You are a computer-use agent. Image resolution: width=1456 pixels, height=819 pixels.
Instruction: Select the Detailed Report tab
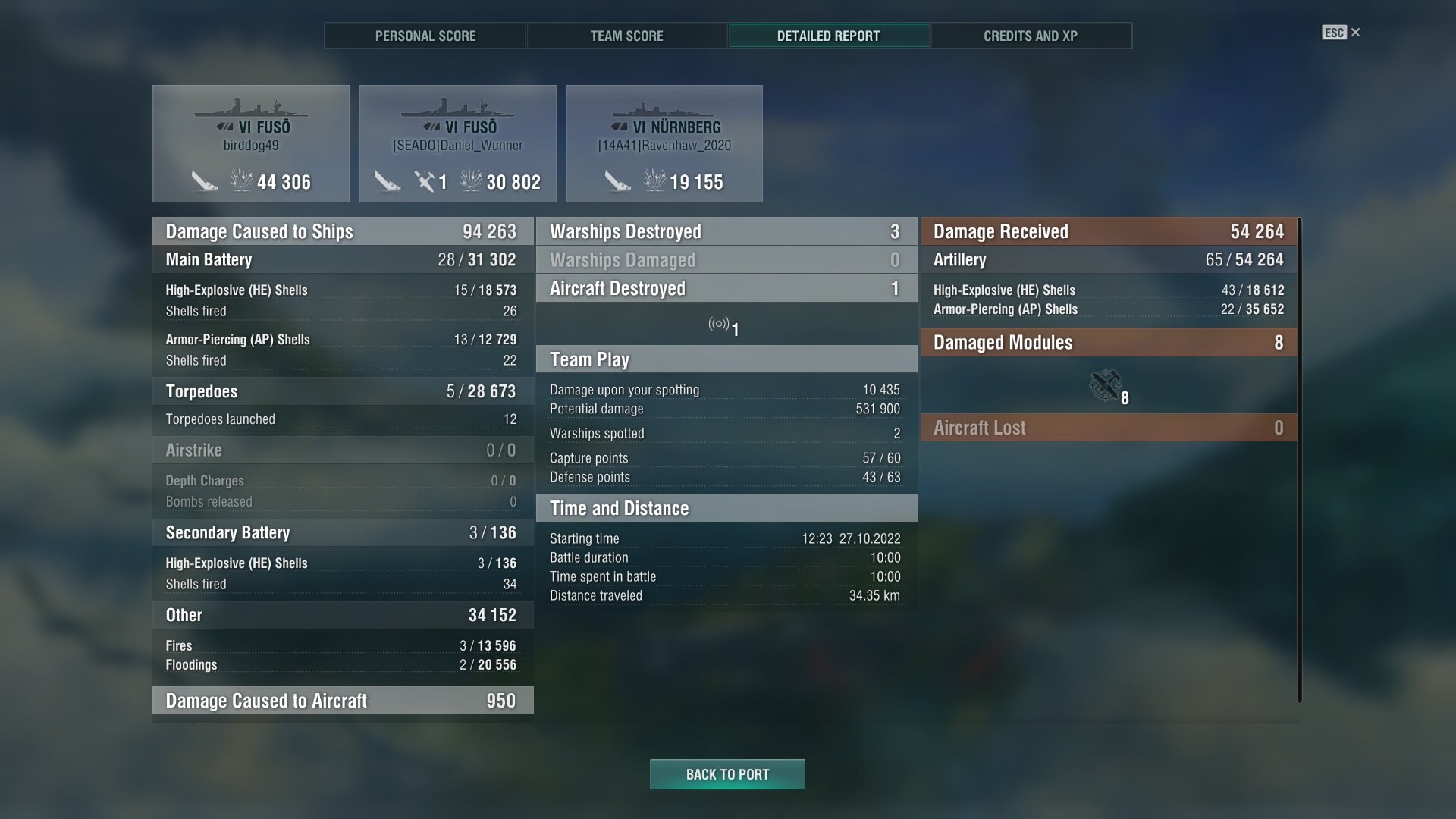(828, 36)
